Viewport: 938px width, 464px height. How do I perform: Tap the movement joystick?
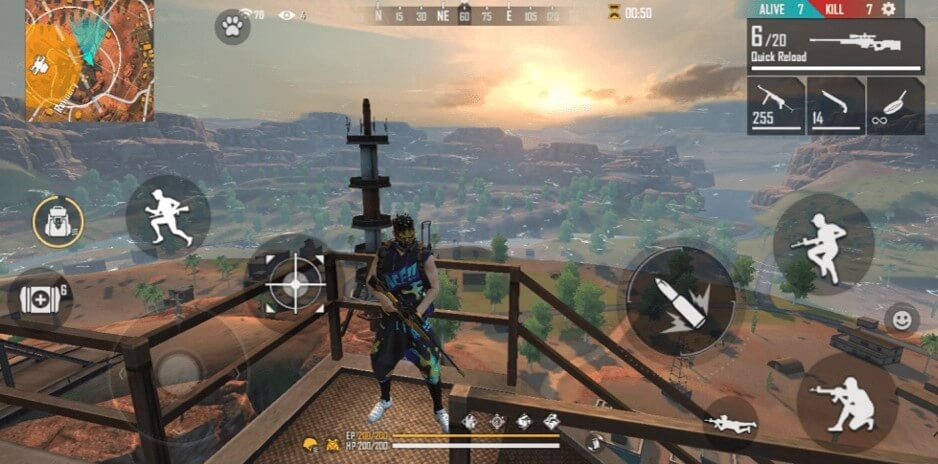tap(179, 372)
